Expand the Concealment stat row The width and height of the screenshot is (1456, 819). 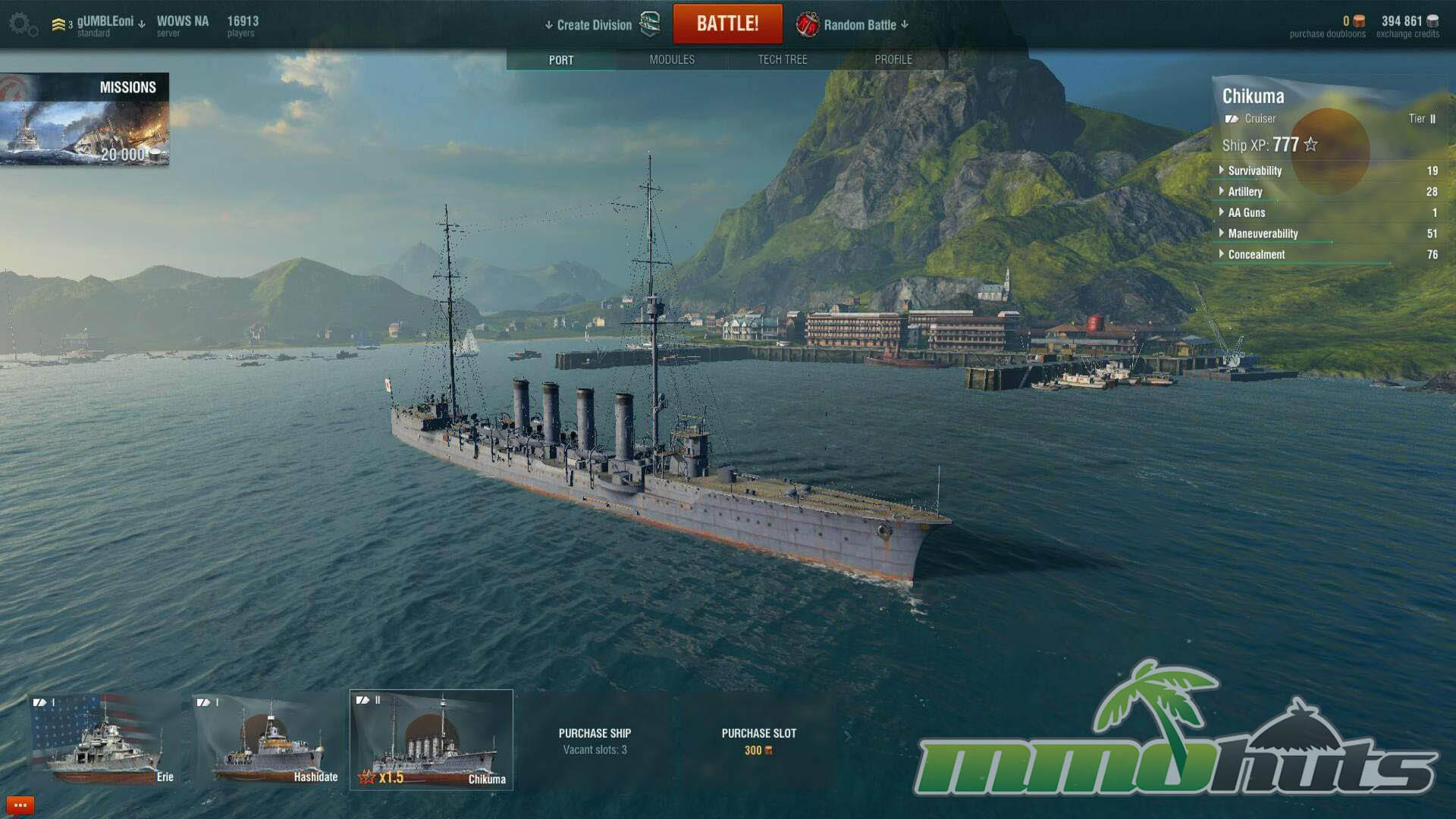pos(1256,255)
